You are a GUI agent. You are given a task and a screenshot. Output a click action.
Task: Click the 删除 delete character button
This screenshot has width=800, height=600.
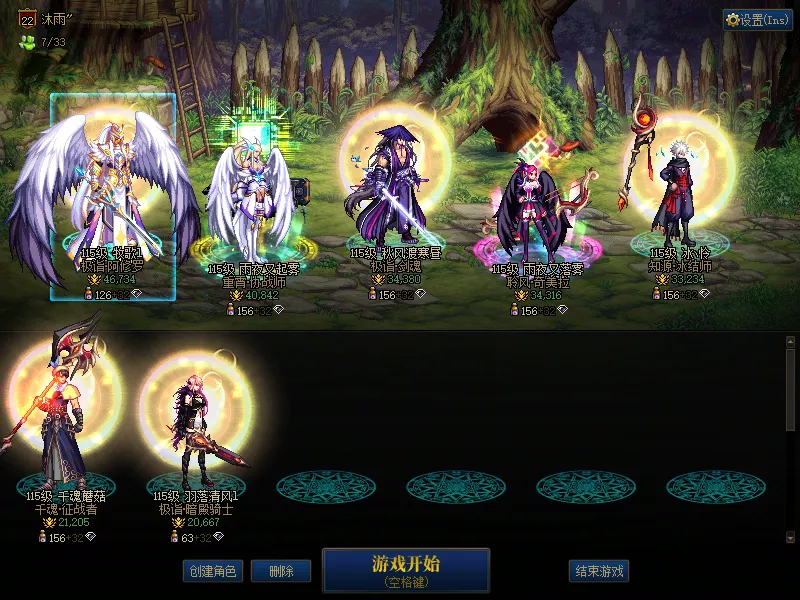(x=281, y=571)
